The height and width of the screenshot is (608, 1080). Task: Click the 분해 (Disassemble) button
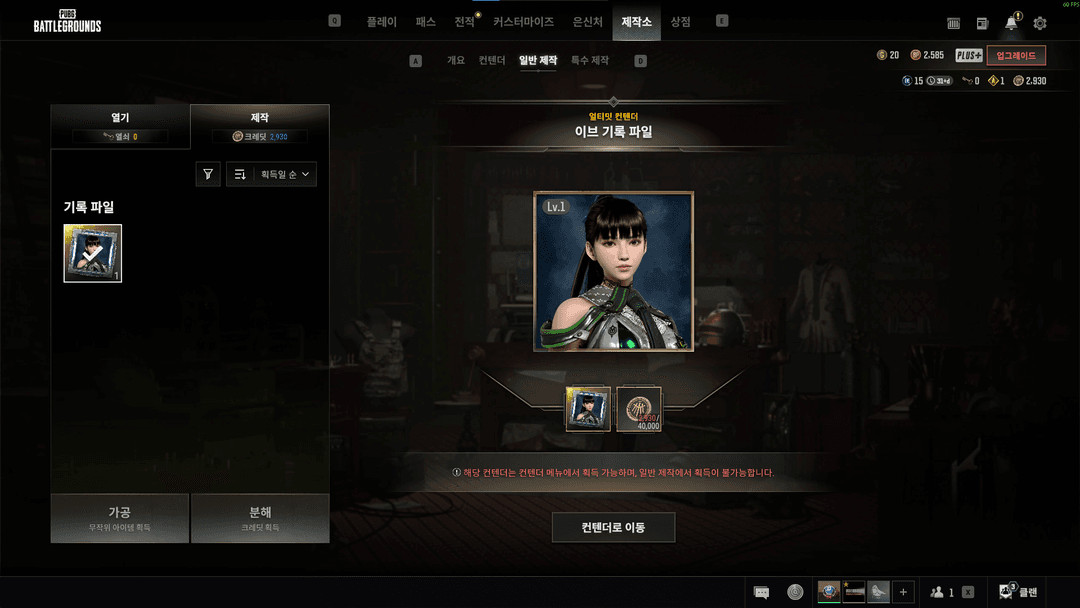click(x=260, y=517)
